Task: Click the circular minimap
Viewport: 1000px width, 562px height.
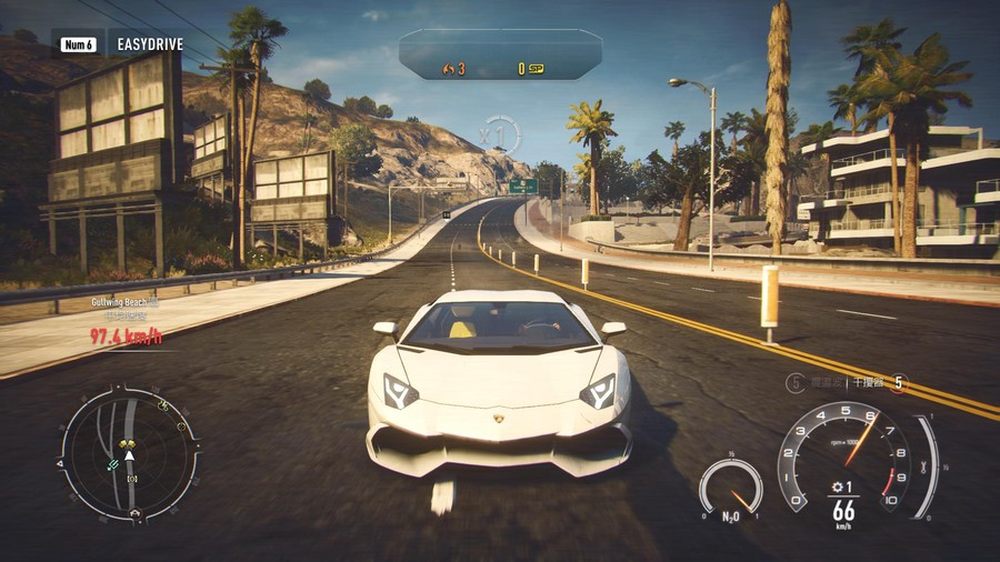Action: coord(129,454)
